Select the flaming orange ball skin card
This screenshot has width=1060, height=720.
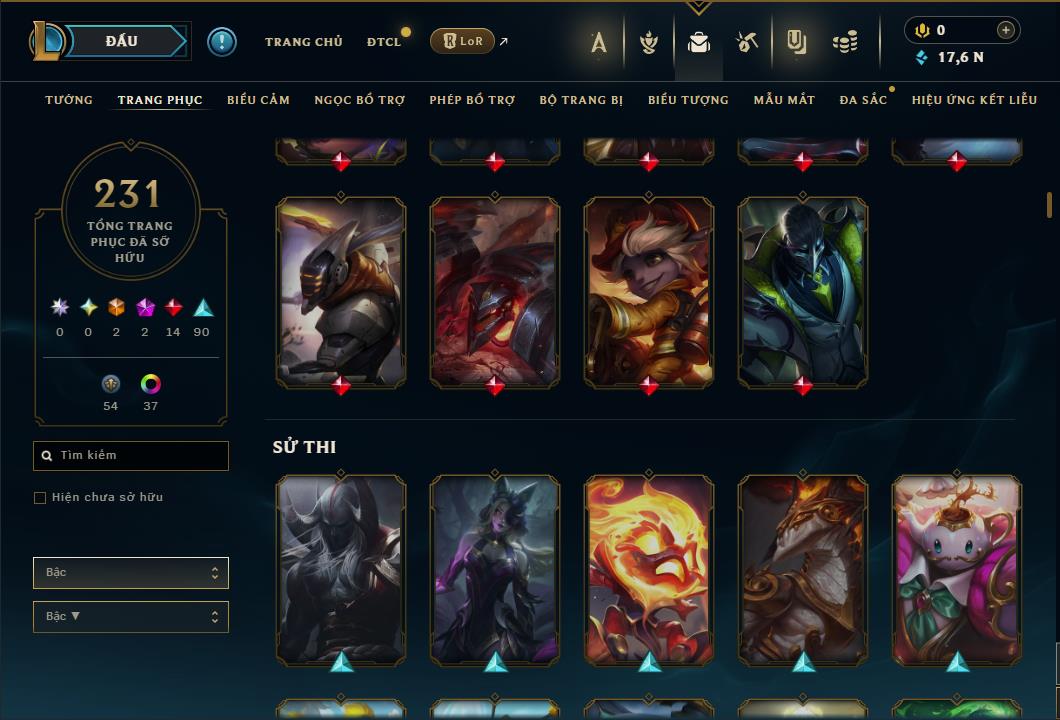pos(649,570)
